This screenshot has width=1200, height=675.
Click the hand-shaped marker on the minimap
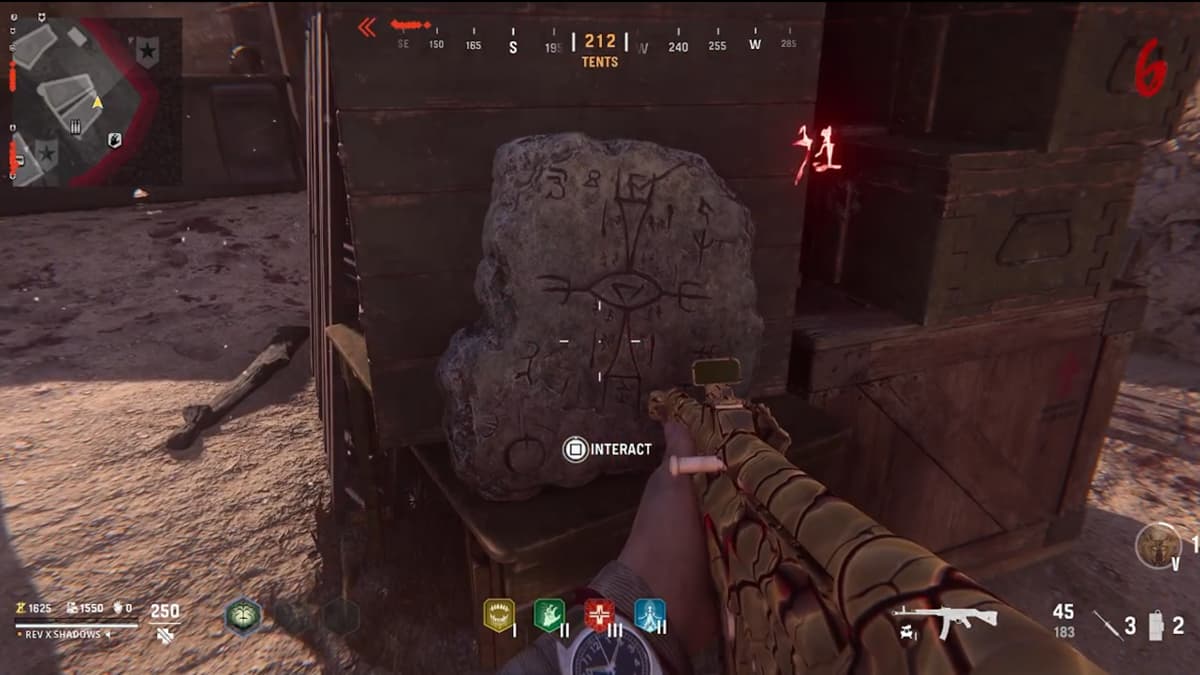(115, 140)
